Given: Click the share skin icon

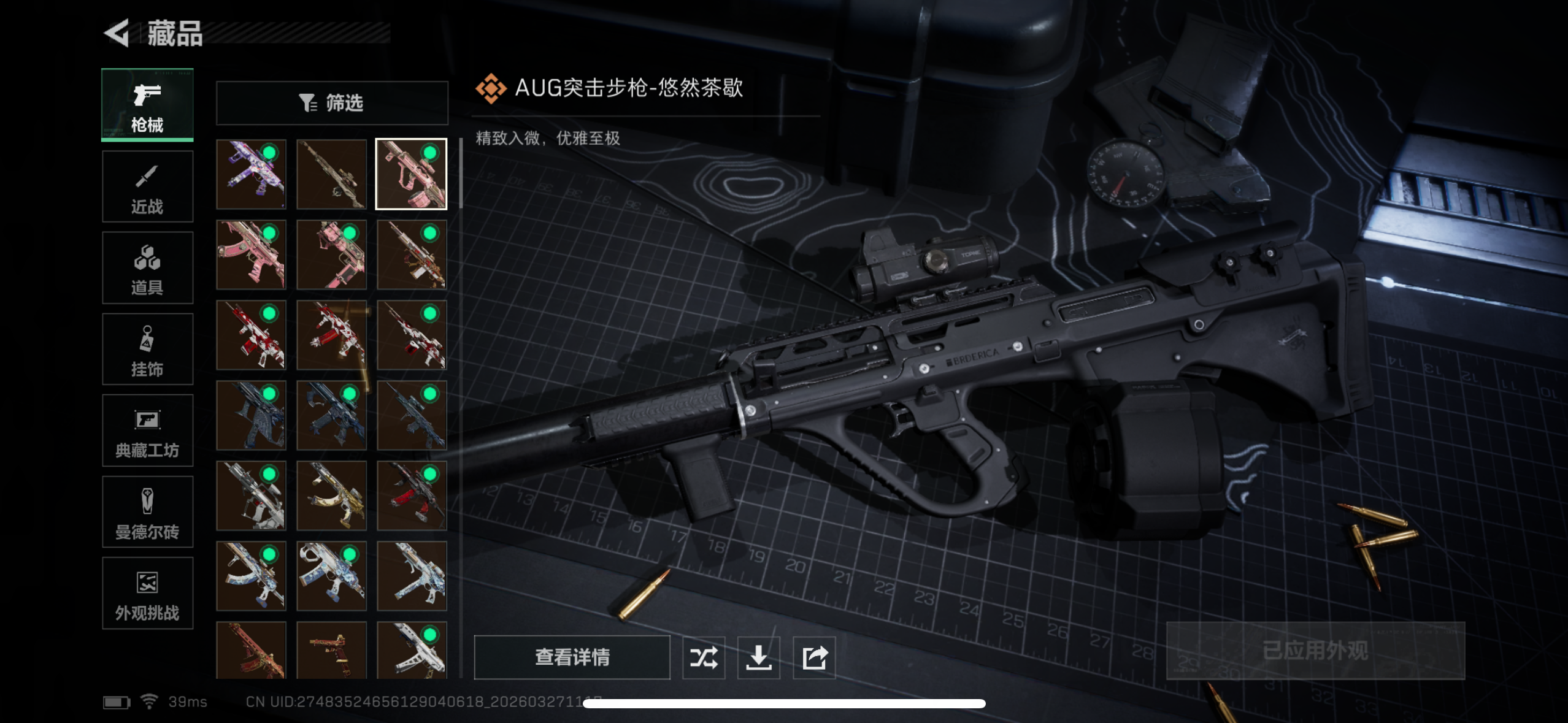Looking at the screenshot, I should (813, 657).
